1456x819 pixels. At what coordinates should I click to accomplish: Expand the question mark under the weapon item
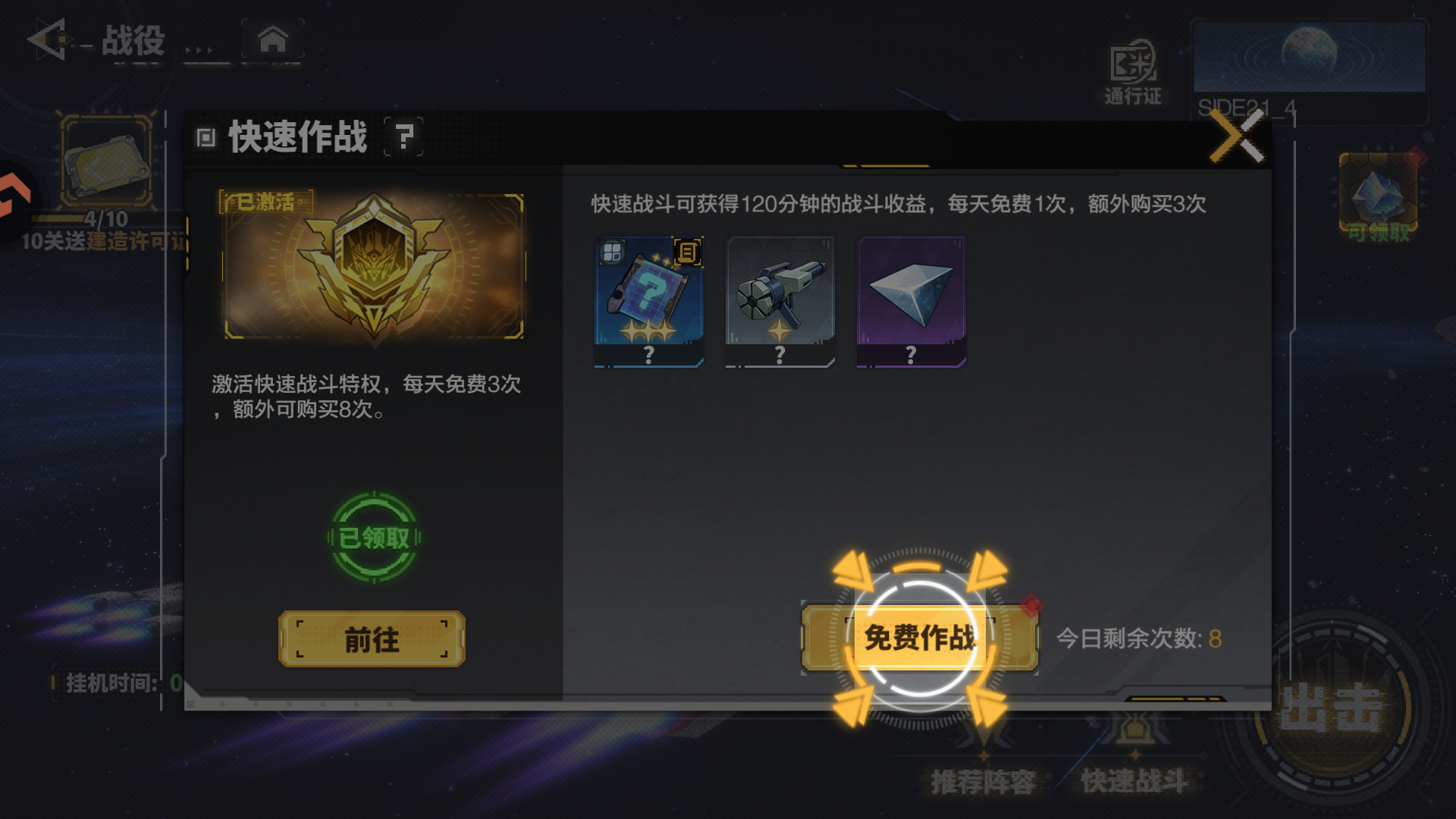pyautogui.click(x=780, y=353)
